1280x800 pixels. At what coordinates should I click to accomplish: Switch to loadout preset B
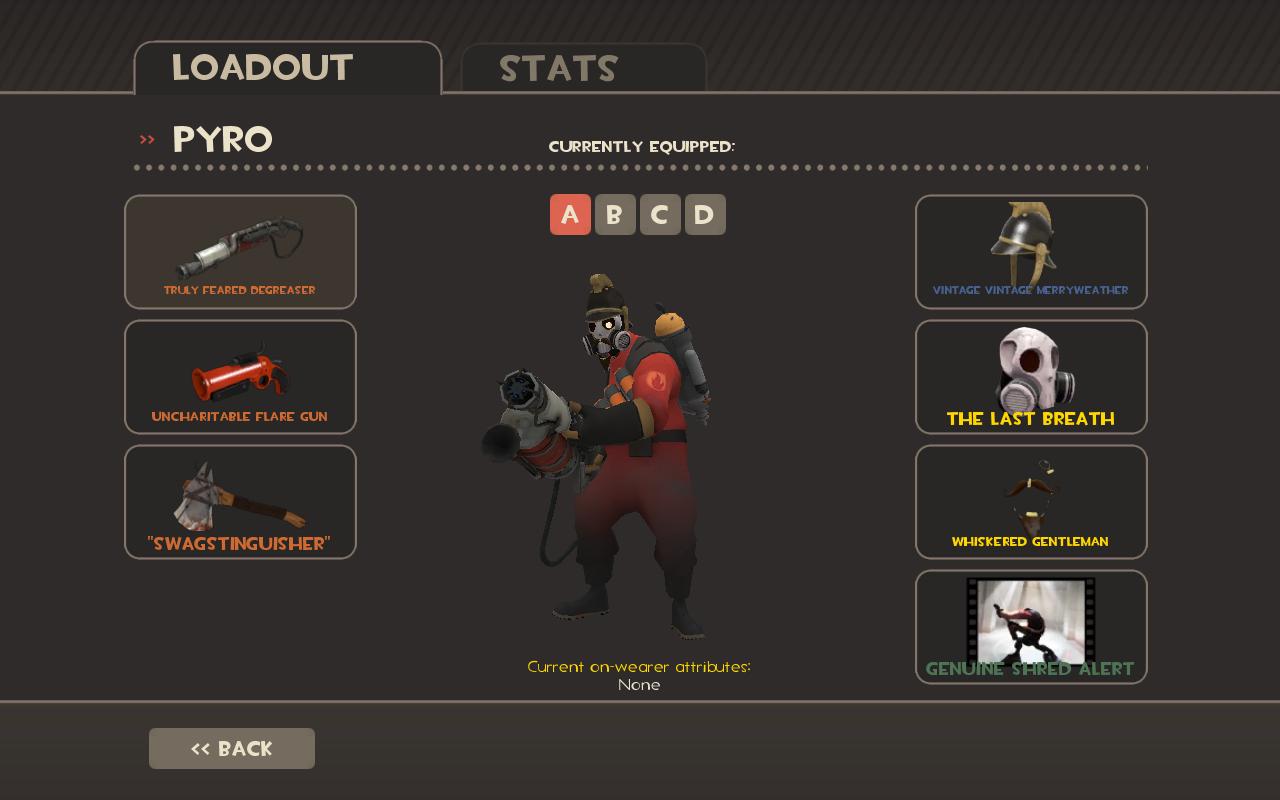615,214
